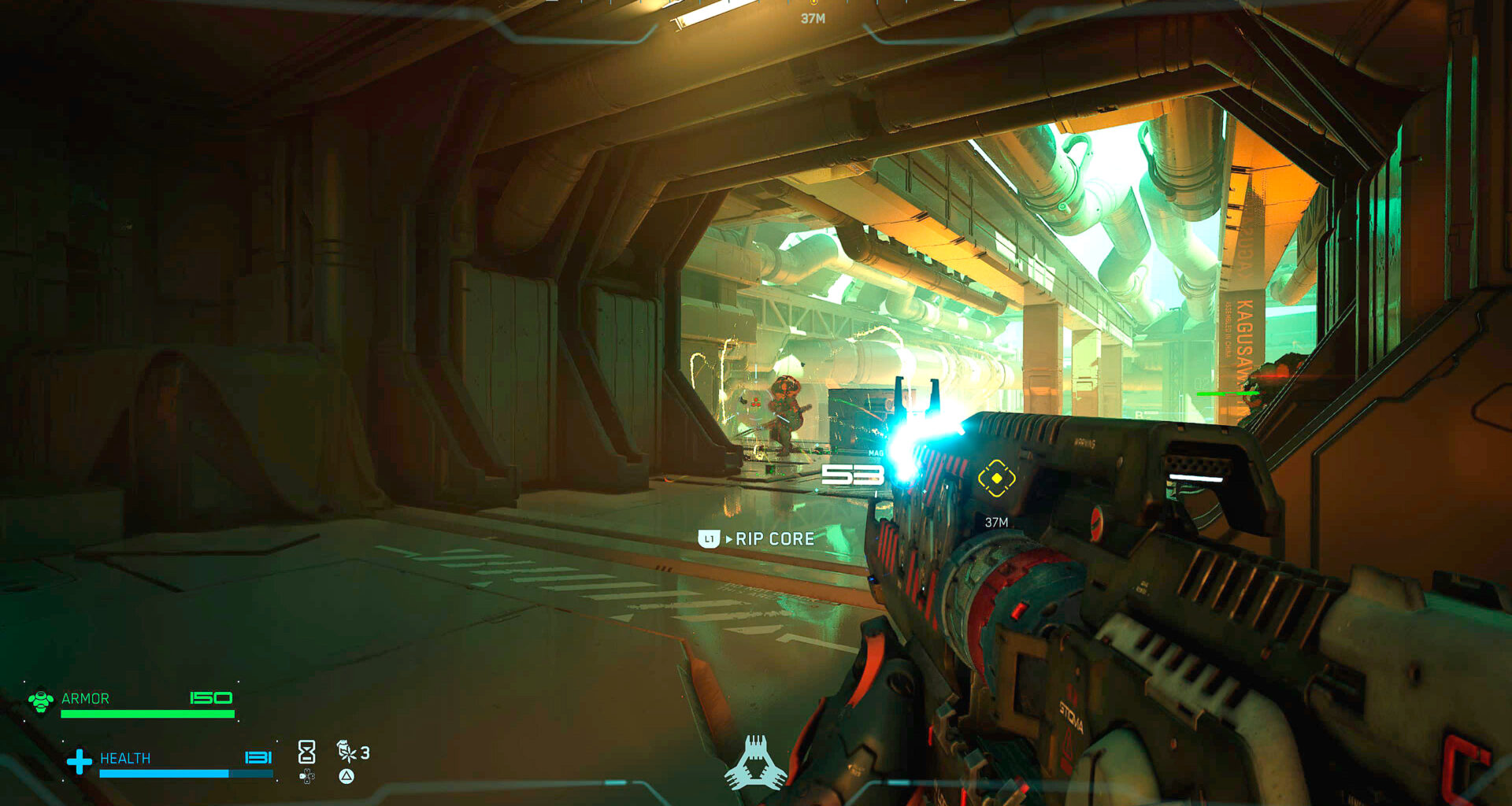Click the green armor vest icon
This screenshot has height=806, width=1512.
[41, 700]
